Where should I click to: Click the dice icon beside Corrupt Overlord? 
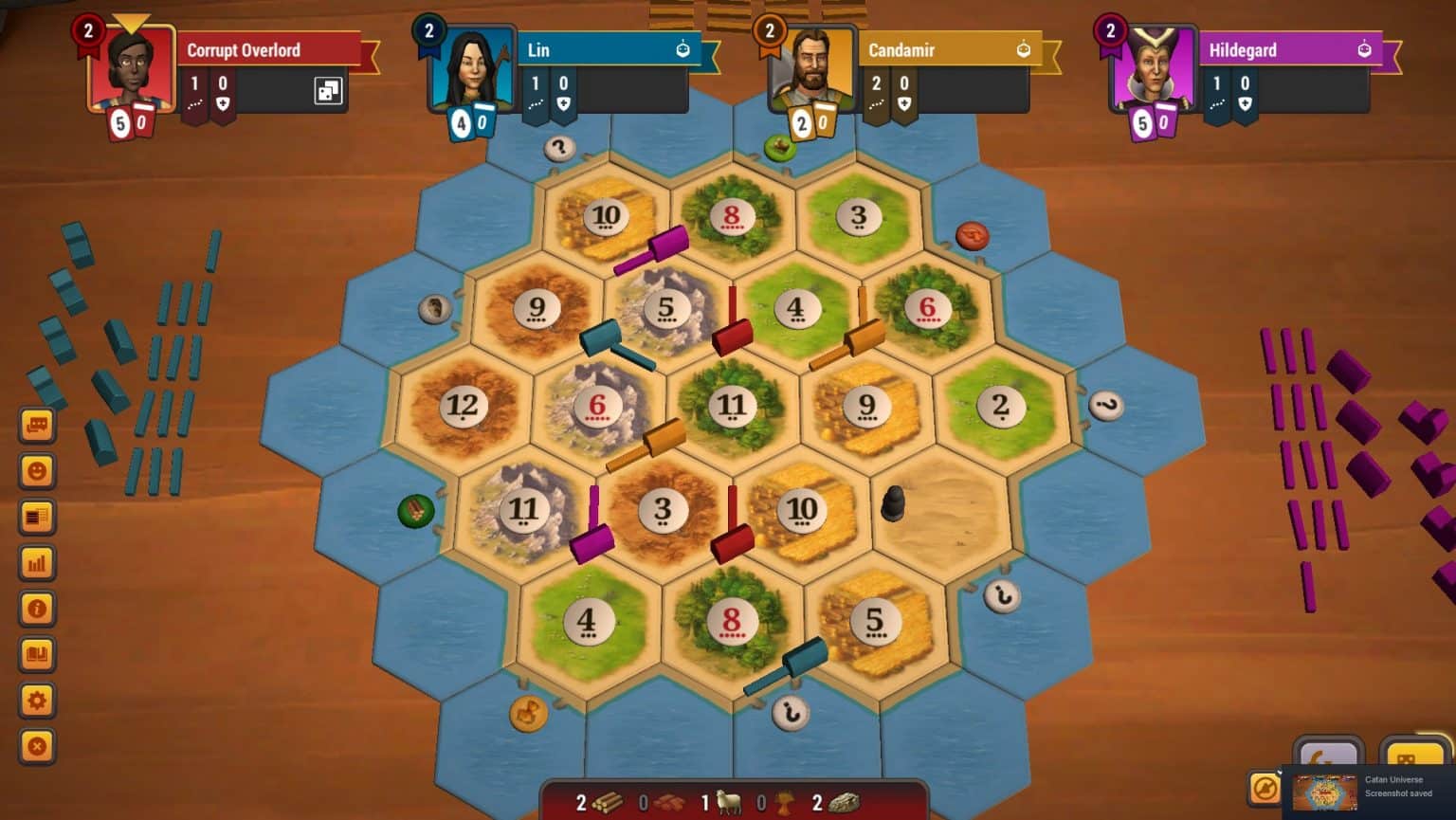(326, 89)
